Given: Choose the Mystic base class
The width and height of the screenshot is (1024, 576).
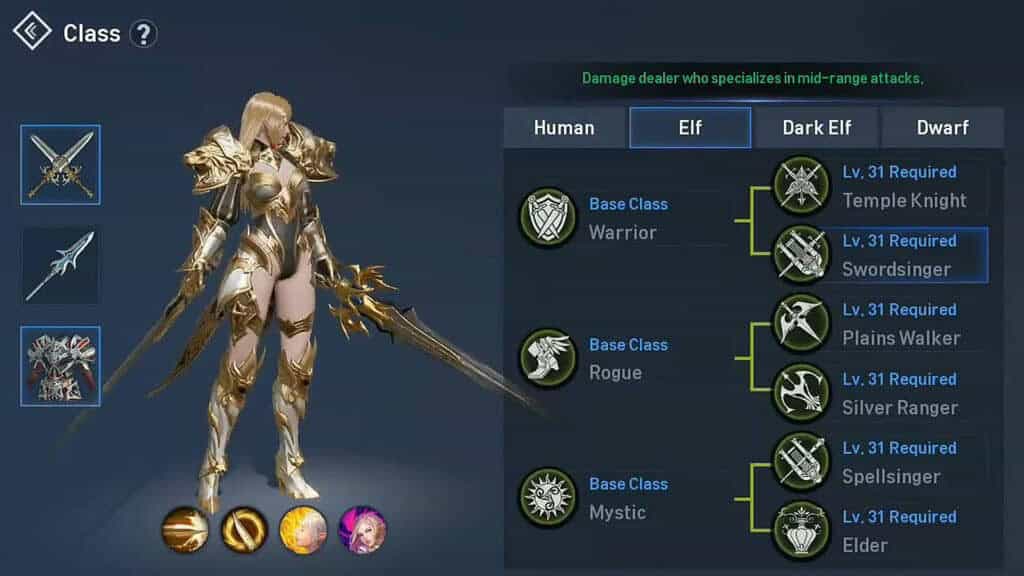Looking at the screenshot, I should pos(548,498).
